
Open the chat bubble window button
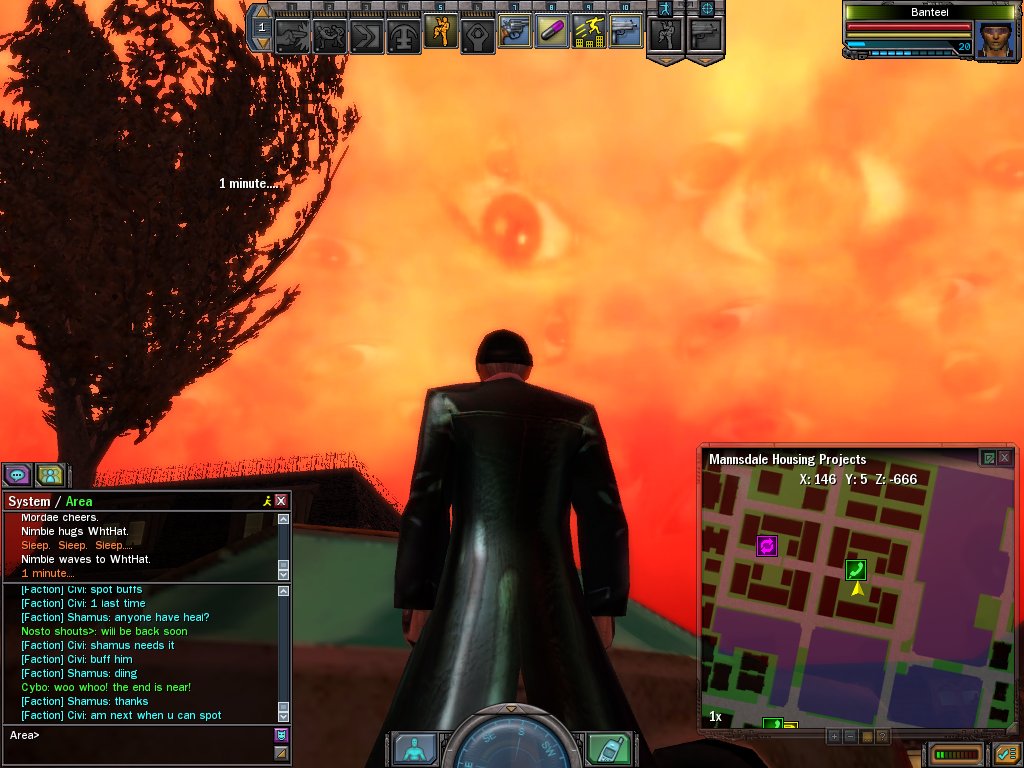(17, 475)
